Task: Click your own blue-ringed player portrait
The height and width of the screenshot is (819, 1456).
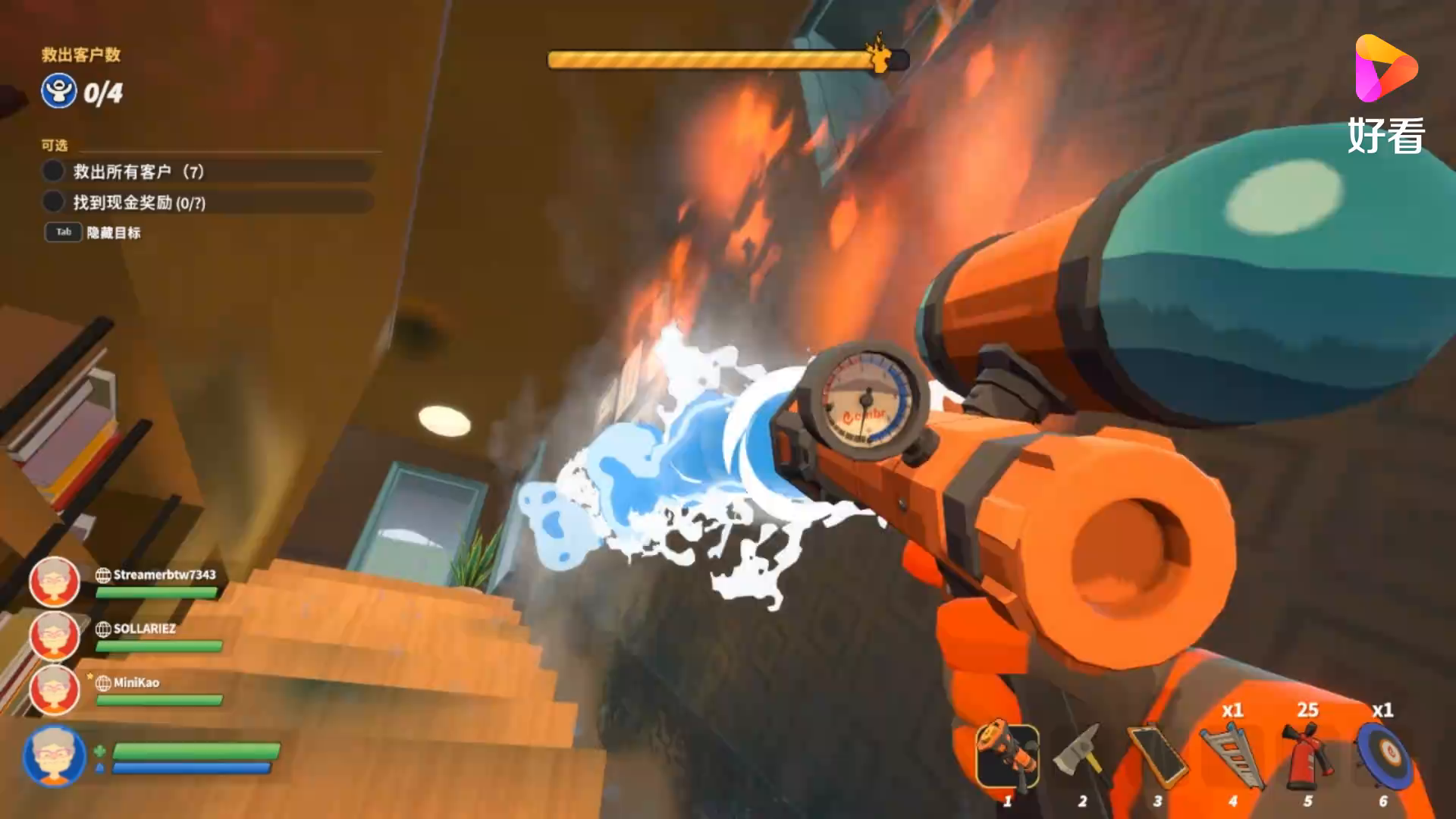Action: coord(54,755)
